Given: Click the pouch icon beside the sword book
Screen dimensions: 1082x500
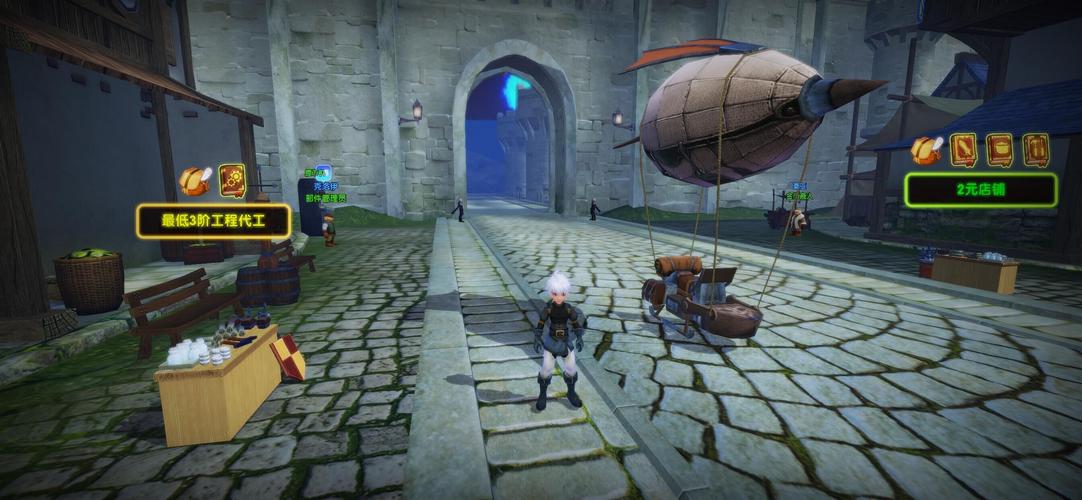Looking at the screenshot, I should click(926, 150).
